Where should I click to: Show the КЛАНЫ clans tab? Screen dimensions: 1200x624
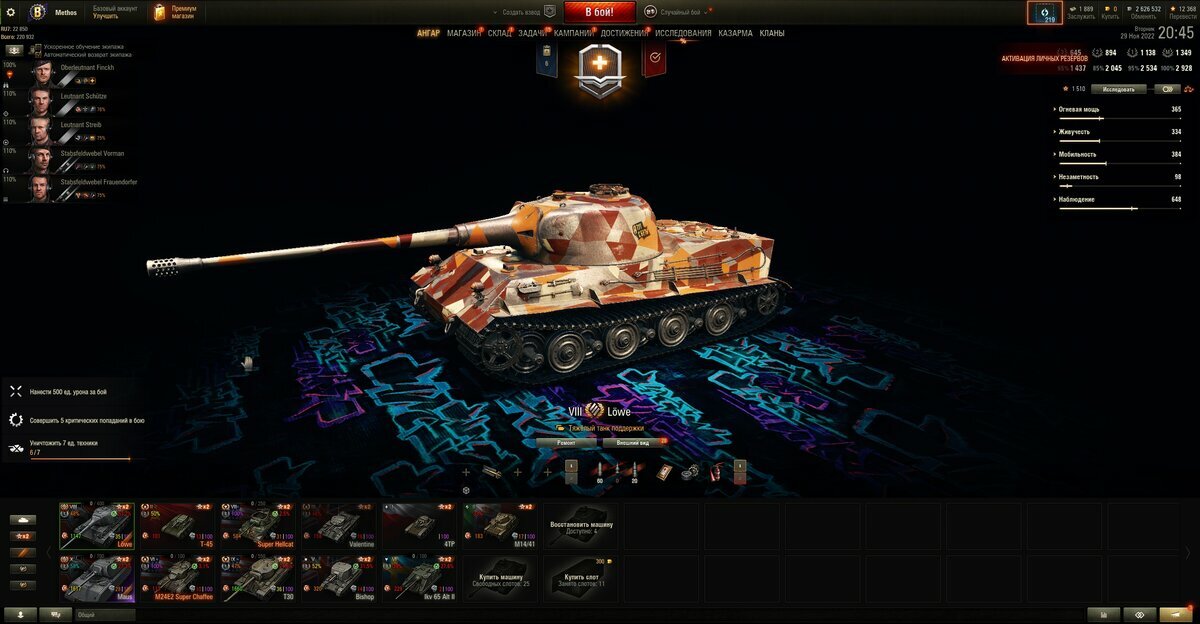click(772, 33)
